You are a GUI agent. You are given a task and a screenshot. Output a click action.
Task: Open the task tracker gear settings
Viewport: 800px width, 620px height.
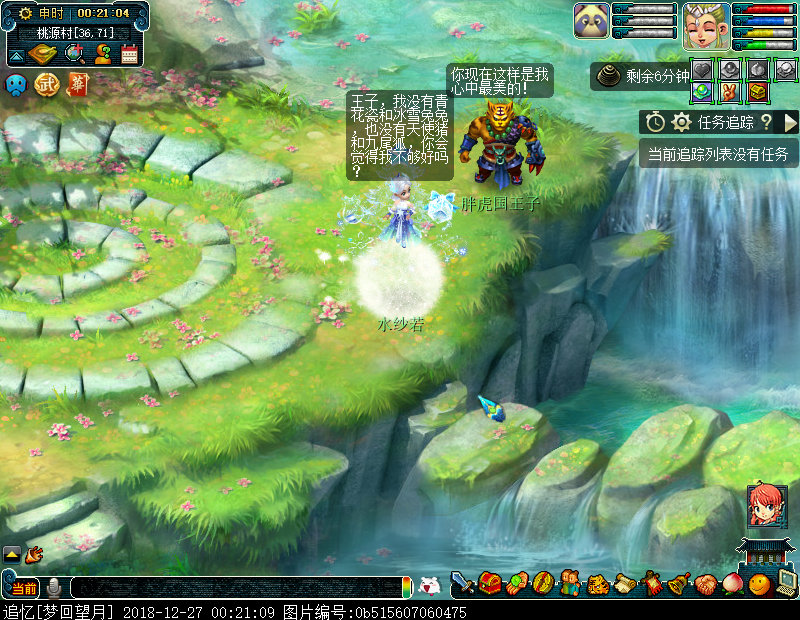682,122
